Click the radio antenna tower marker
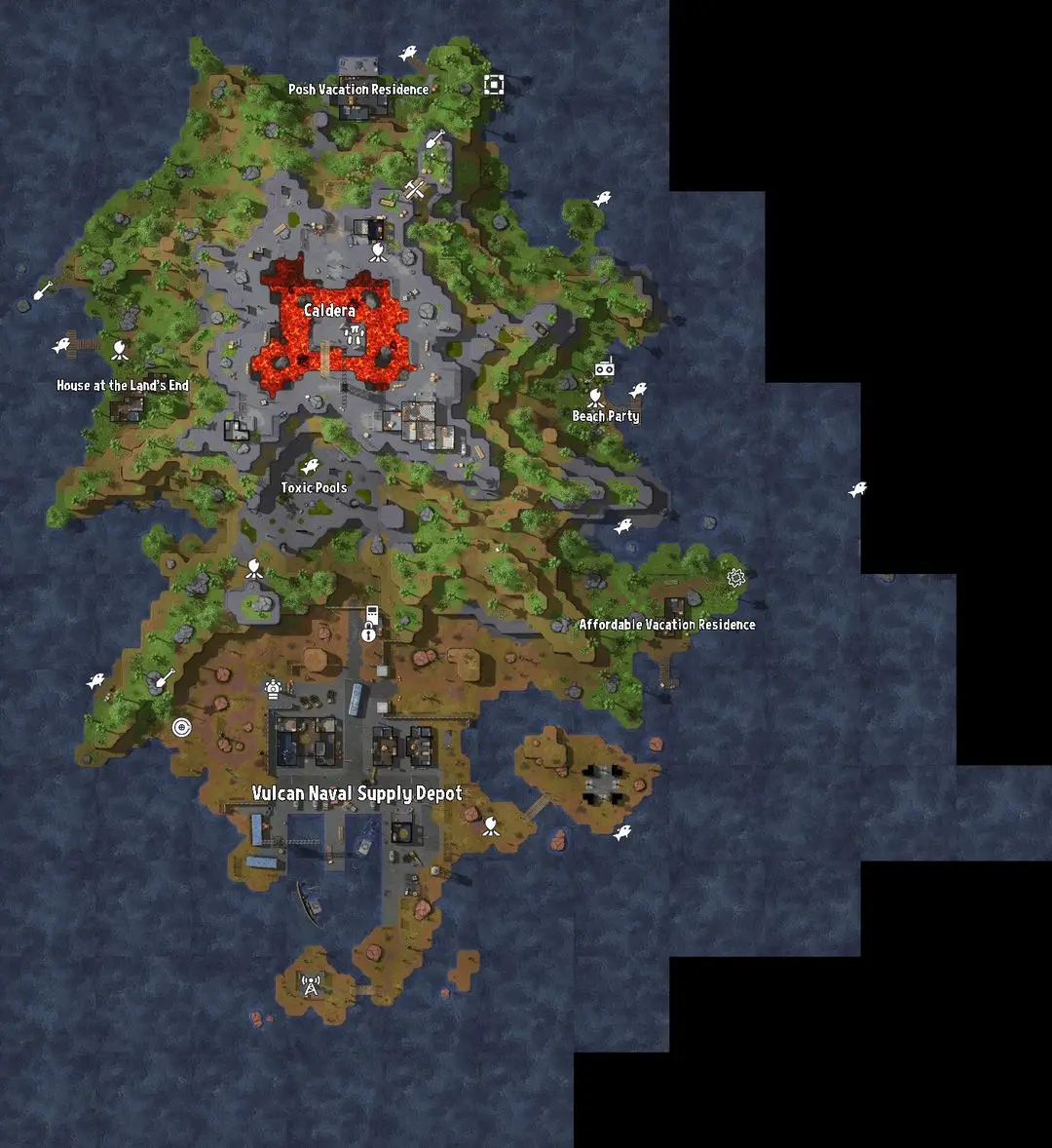 (x=311, y=984)
